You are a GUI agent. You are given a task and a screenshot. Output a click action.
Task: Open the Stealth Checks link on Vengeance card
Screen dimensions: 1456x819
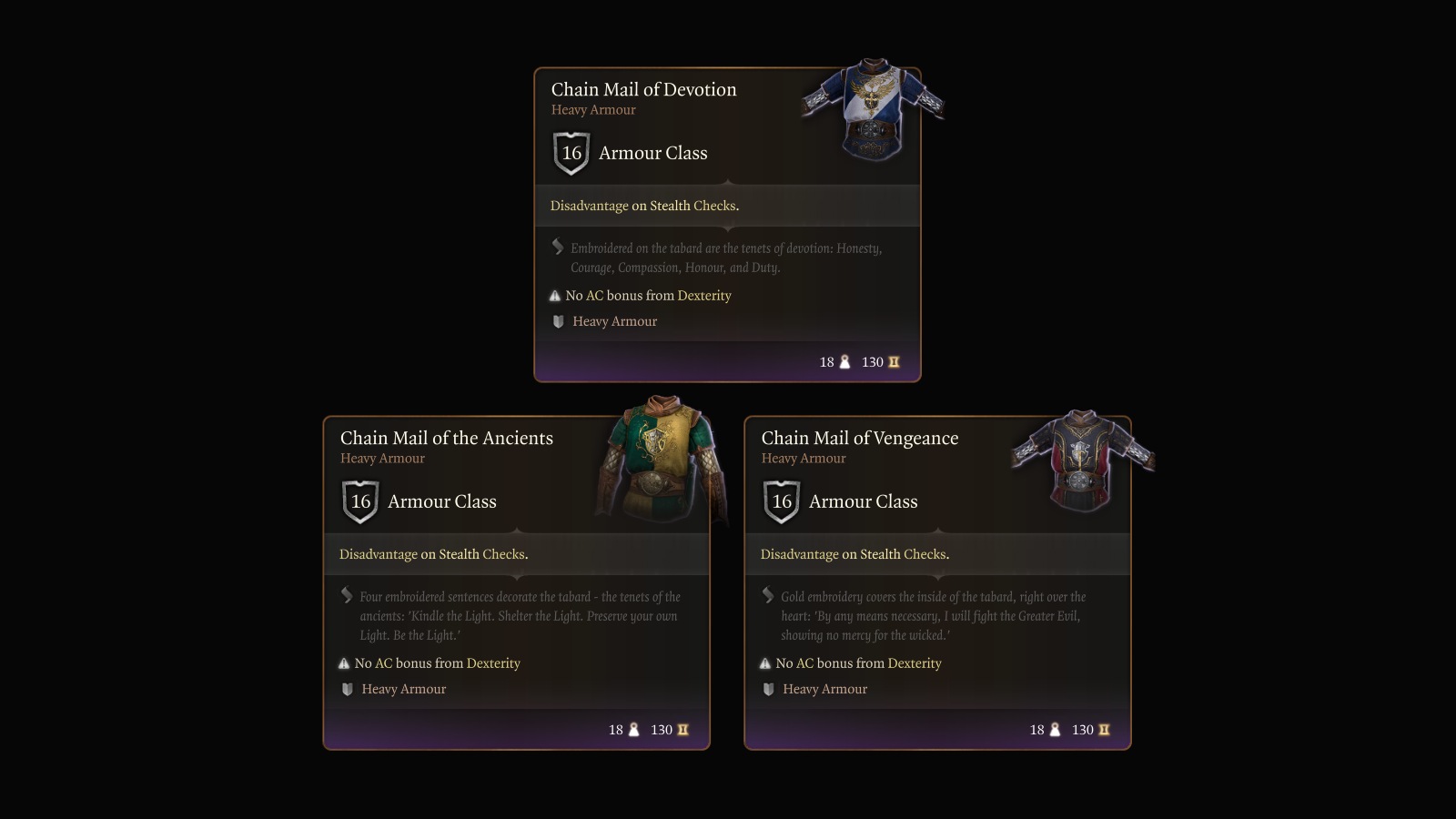point(903,553)
